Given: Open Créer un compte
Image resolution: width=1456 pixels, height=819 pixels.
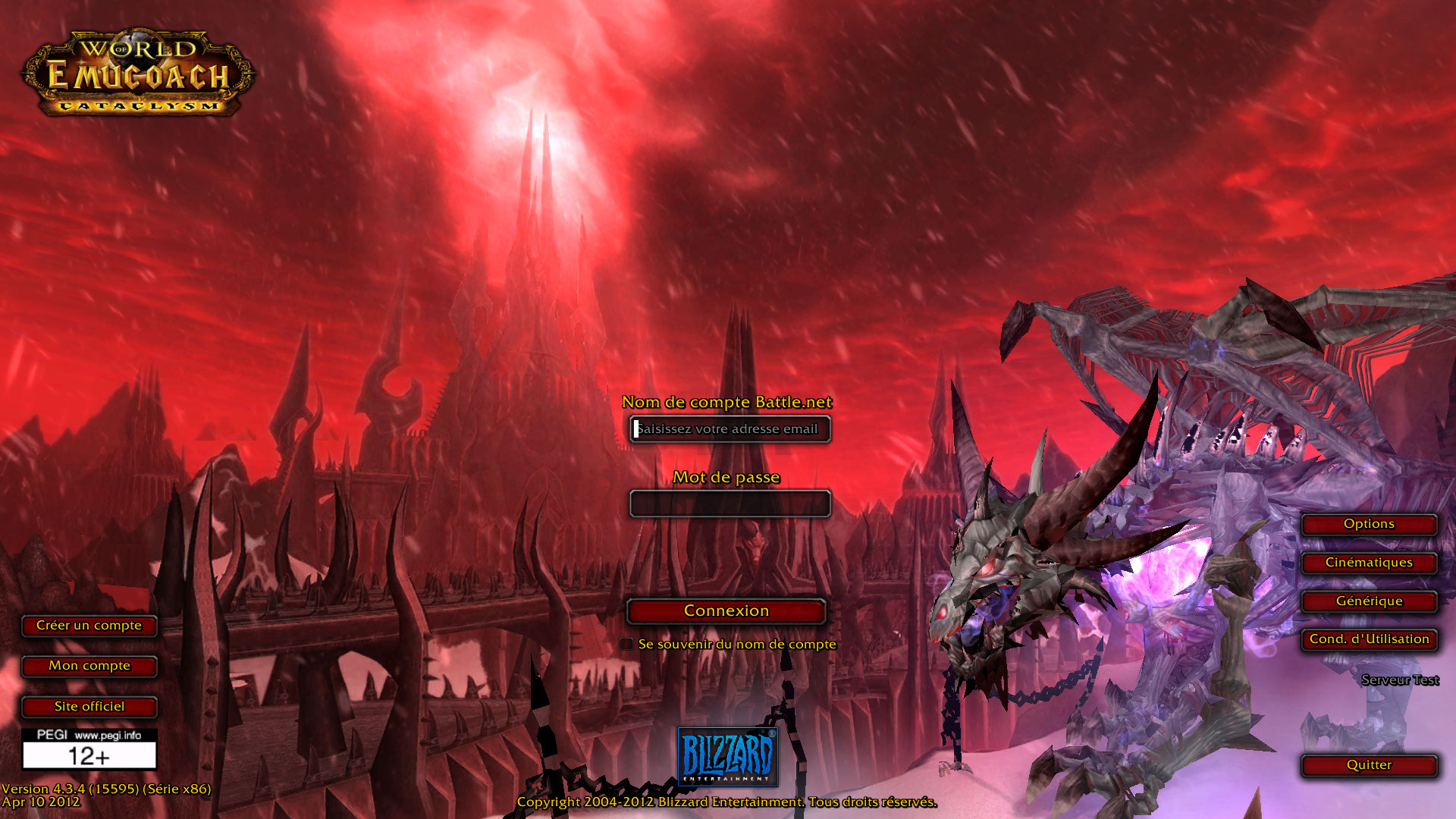Looking at the screenshot, I should 89,626.
